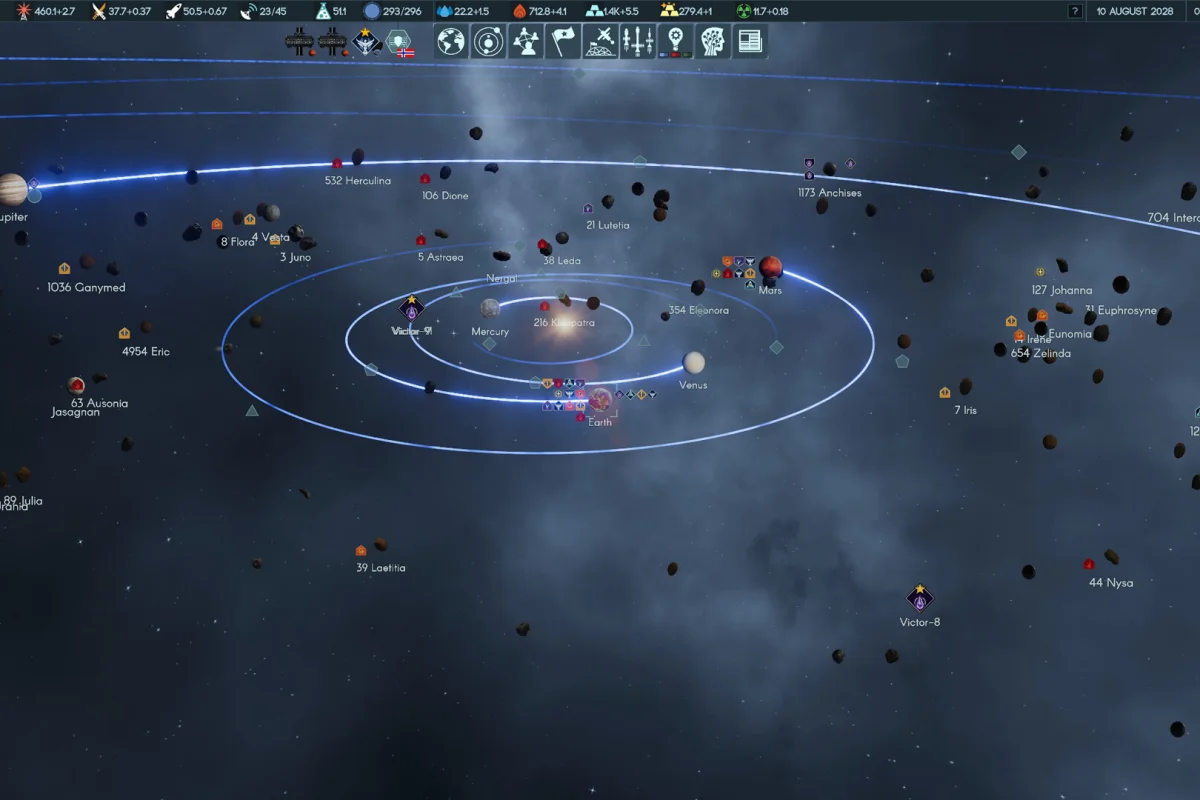Viewport: 1200px width, 800px height.
Task: Open the Earth globe view
Action: 452,41
